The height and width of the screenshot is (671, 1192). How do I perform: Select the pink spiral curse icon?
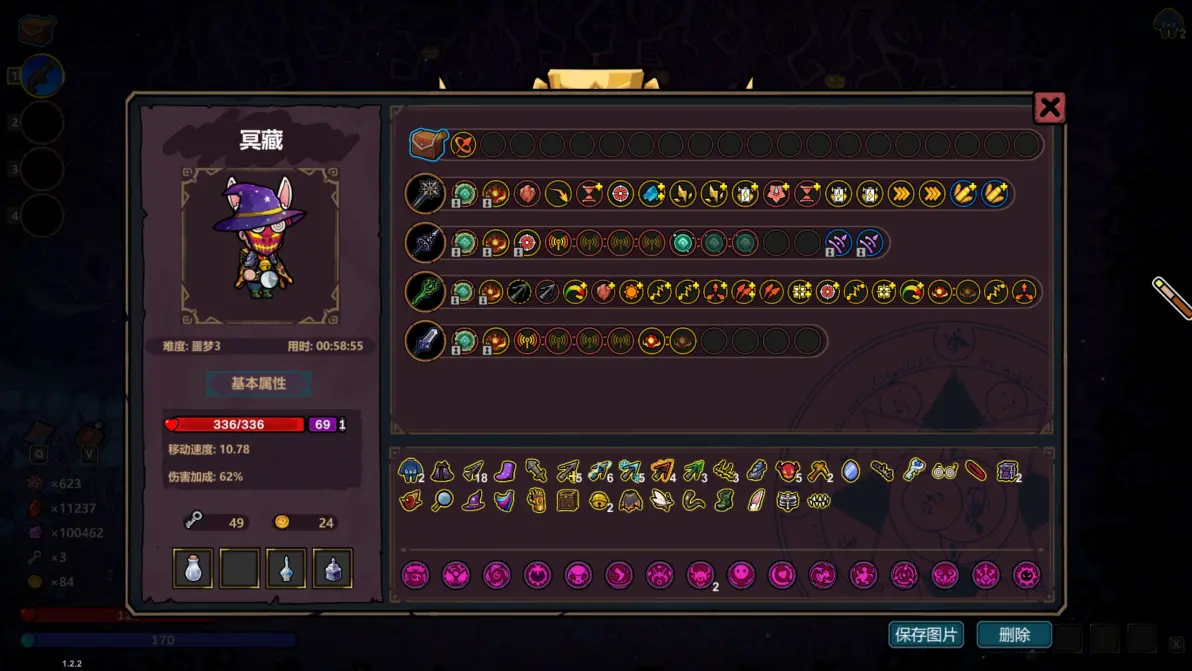coord(497,575)
